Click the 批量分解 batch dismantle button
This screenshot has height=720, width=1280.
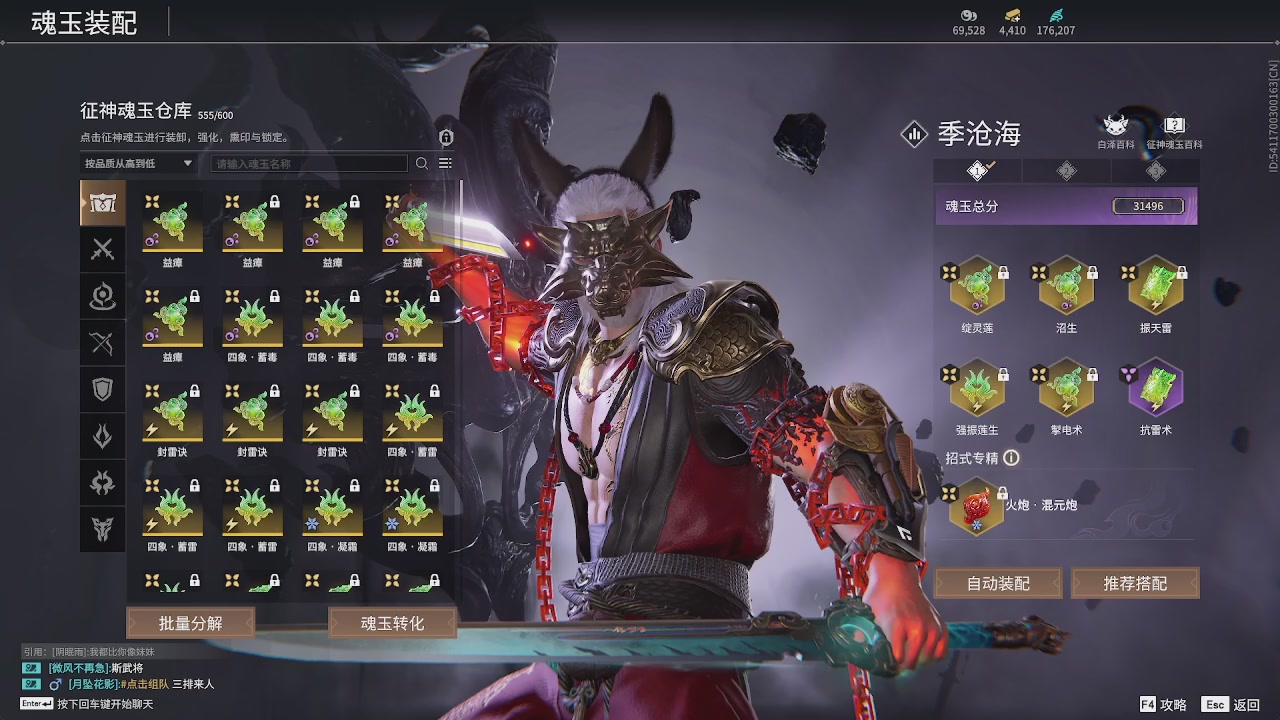190,623
